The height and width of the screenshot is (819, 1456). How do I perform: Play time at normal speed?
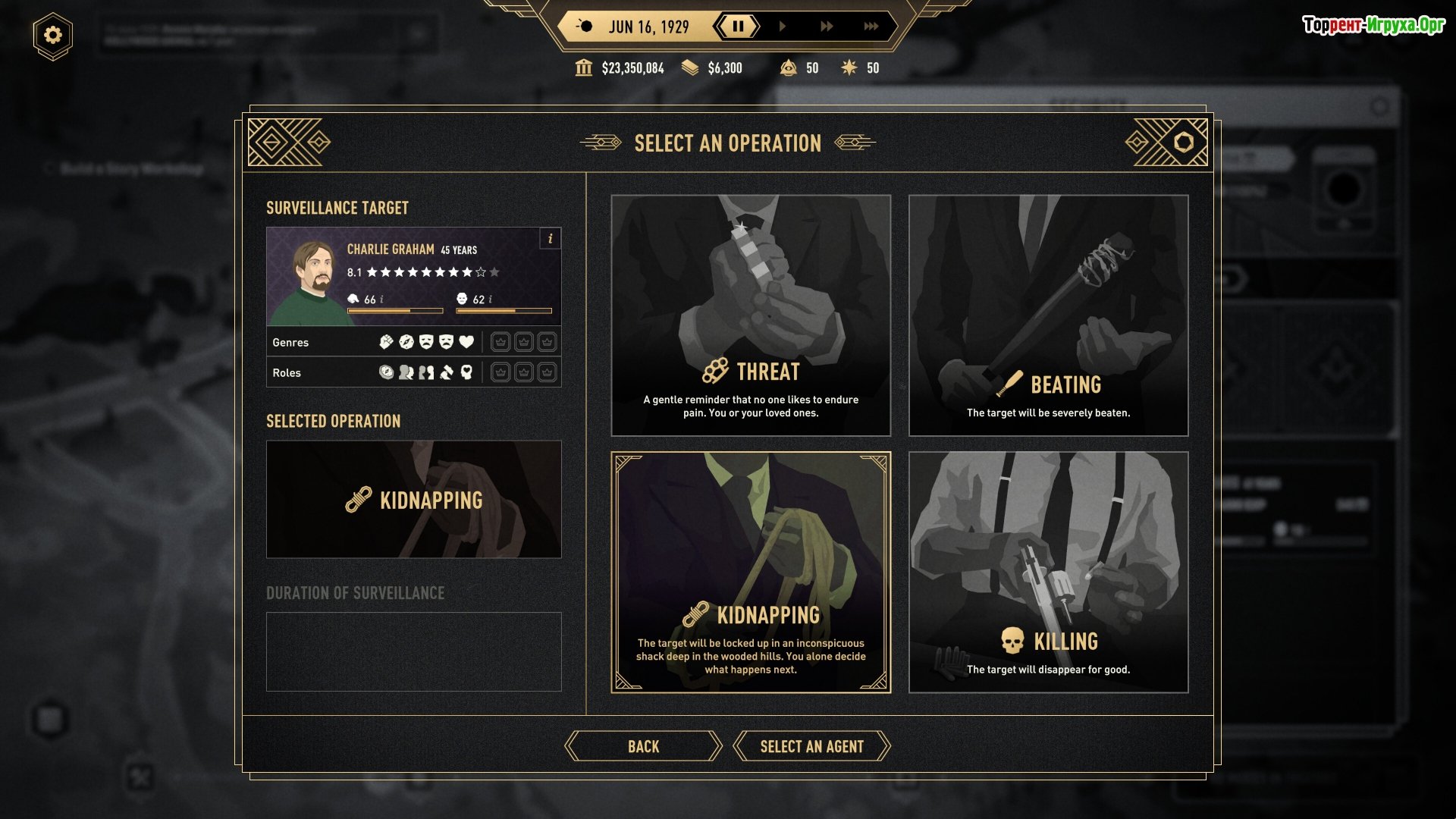point(782,27)
